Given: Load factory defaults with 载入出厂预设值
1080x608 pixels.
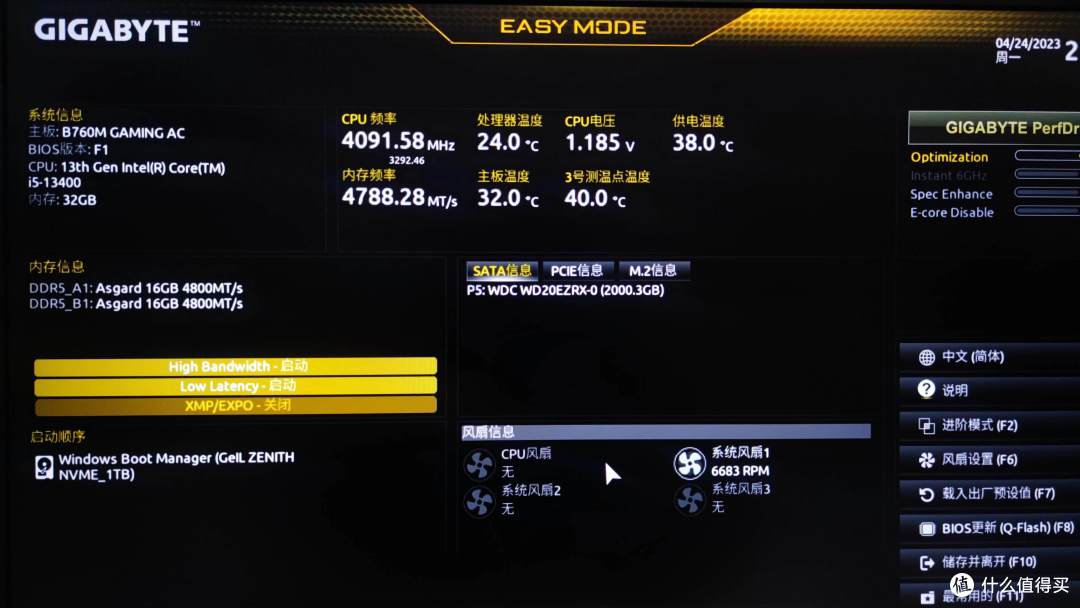Looking at the screenshot, I should click(x=989, y=493).
